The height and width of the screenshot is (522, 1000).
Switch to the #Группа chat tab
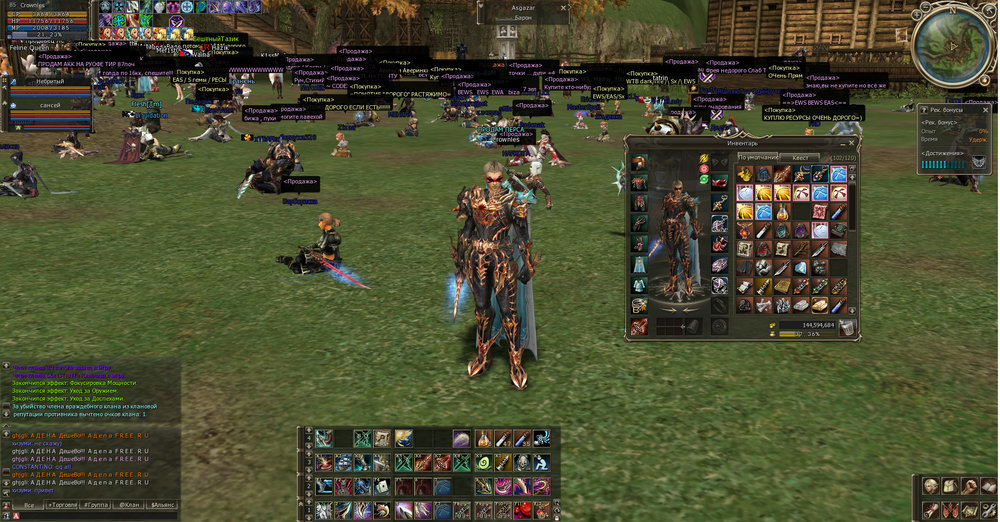tap(96, 506)
